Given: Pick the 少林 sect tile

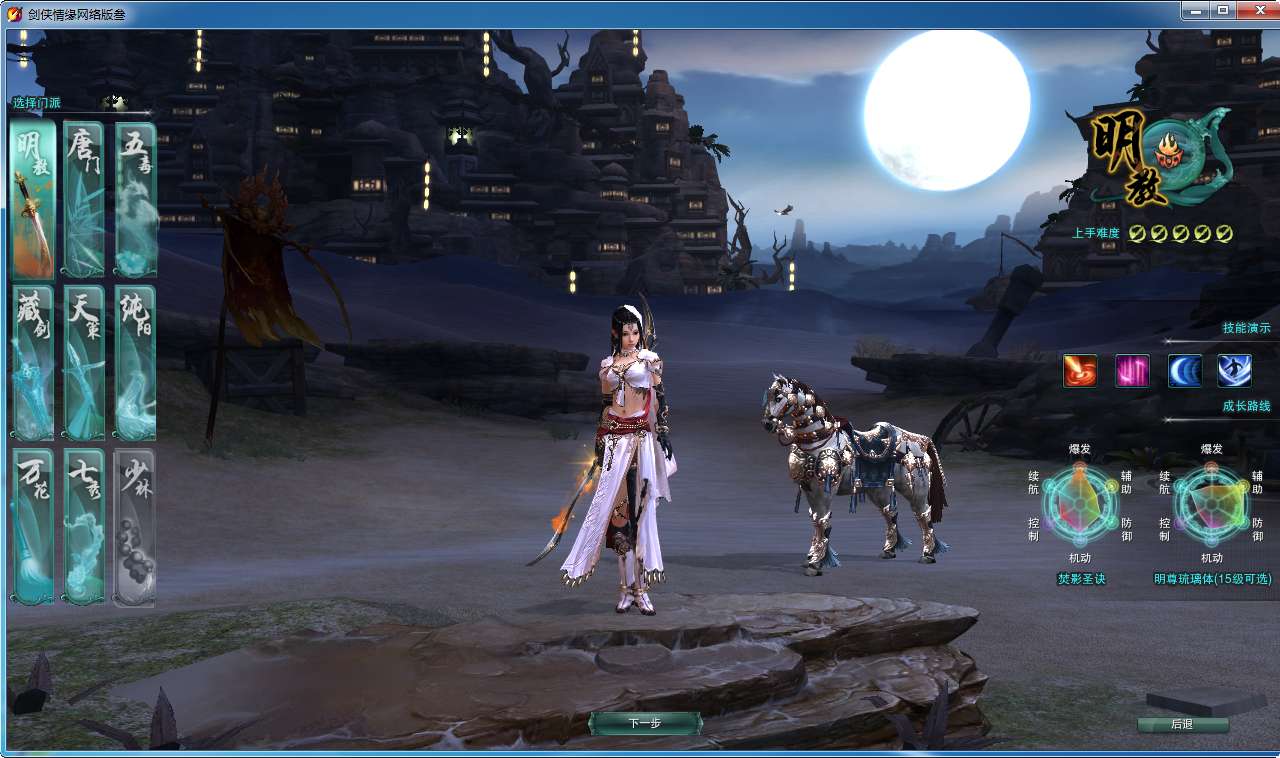Looking at the screenshot, I should click(135, 527).
